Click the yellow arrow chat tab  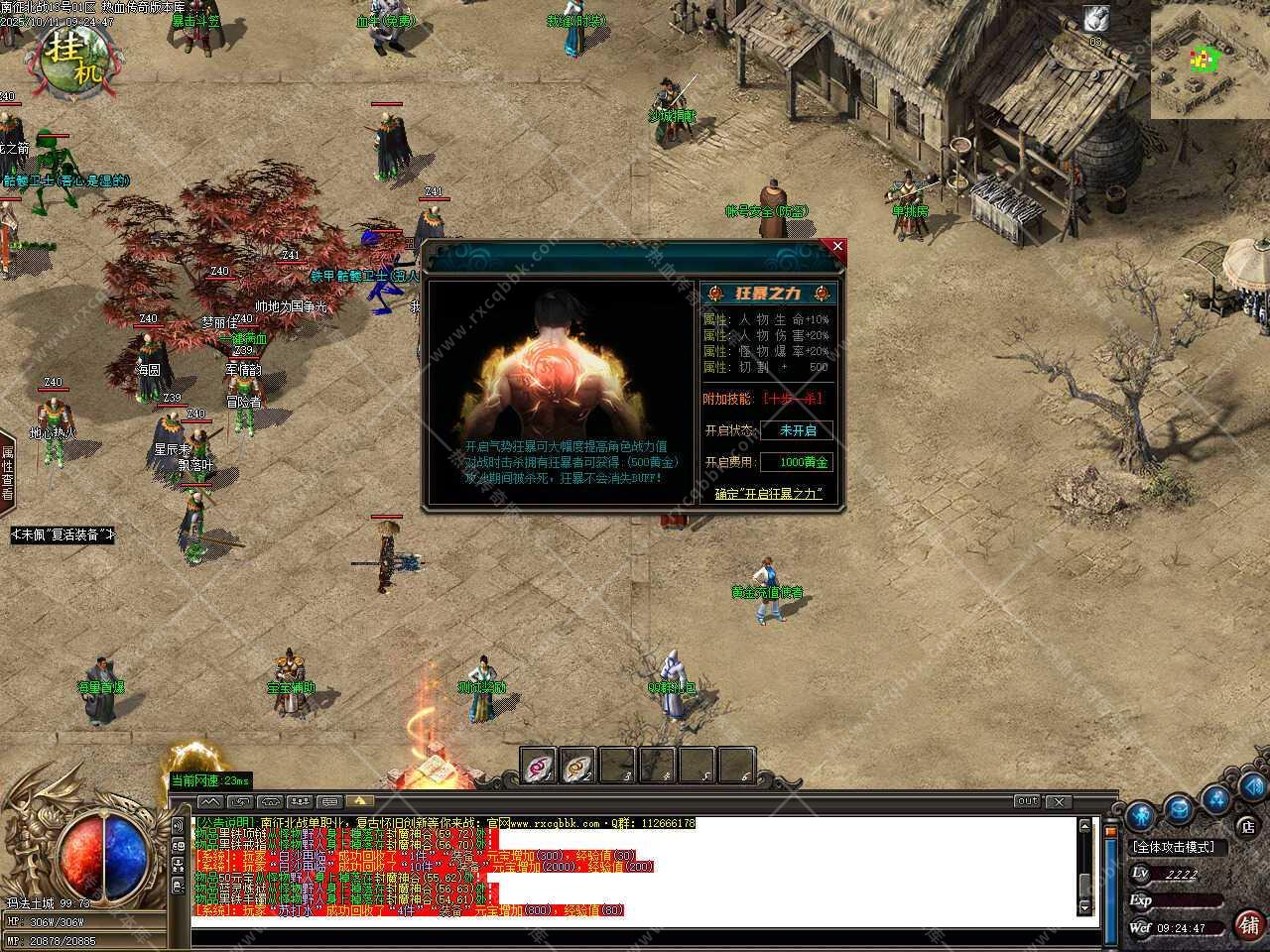[359, 801]
